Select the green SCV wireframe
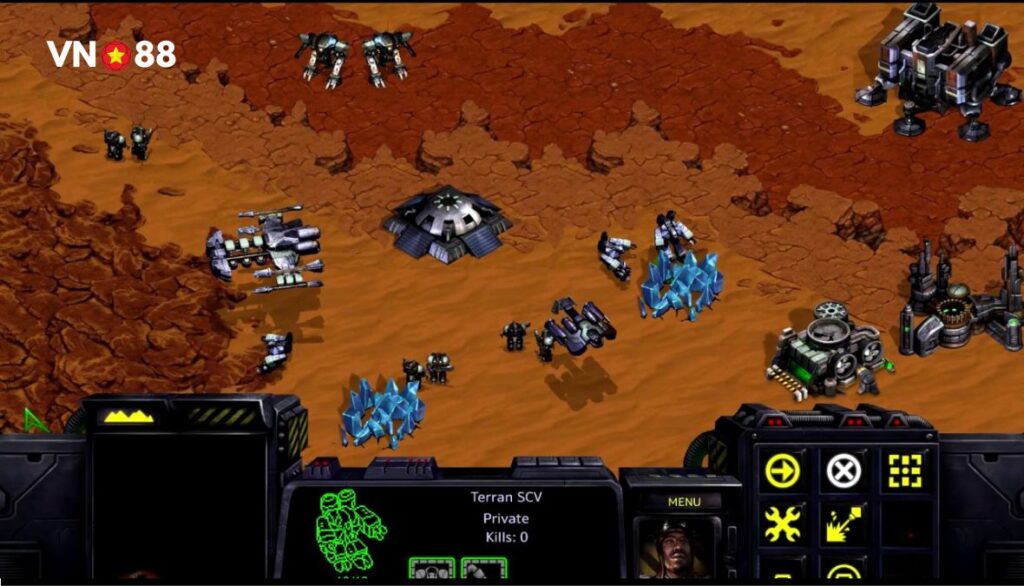 [x=349, y=529]
